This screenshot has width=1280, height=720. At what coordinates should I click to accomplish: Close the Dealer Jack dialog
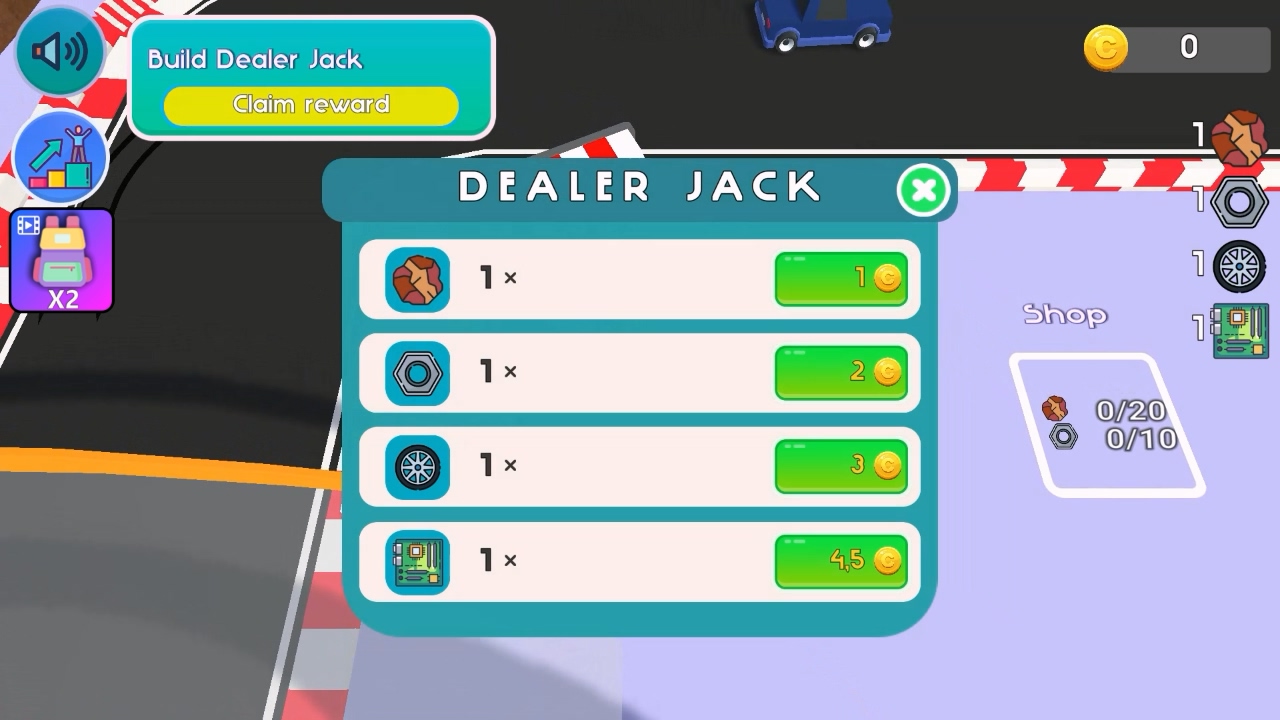tap(923, 189)
